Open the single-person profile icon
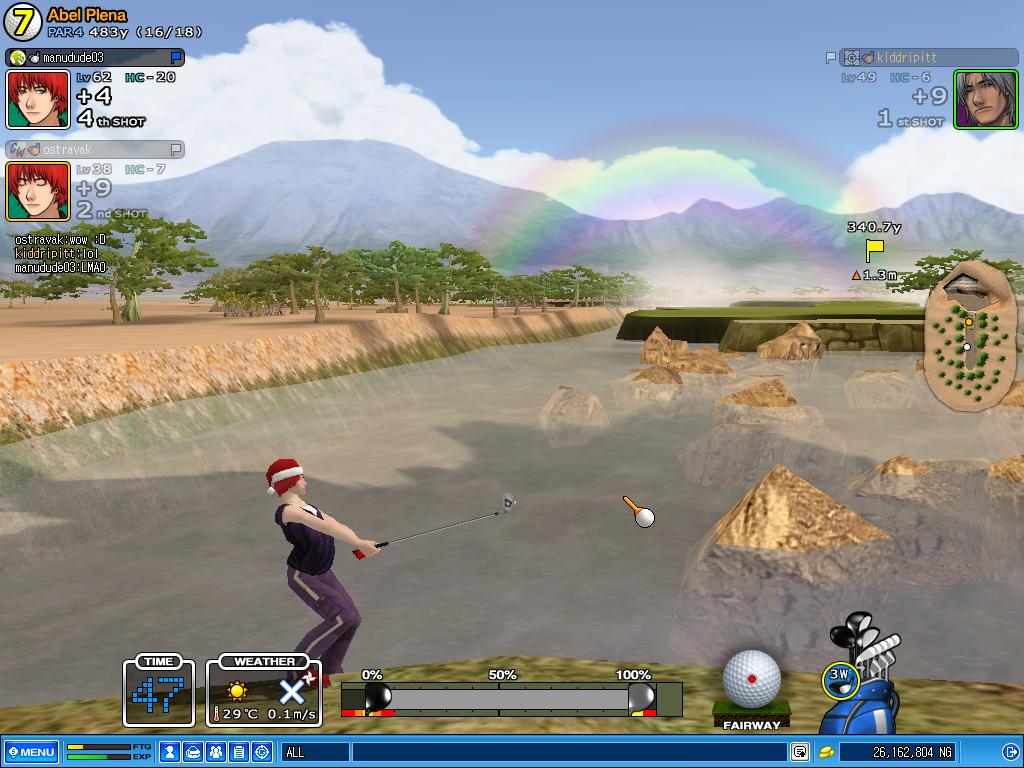This screenshot has width=1024, height=768. pyautogui.click(x=171, y=752)
